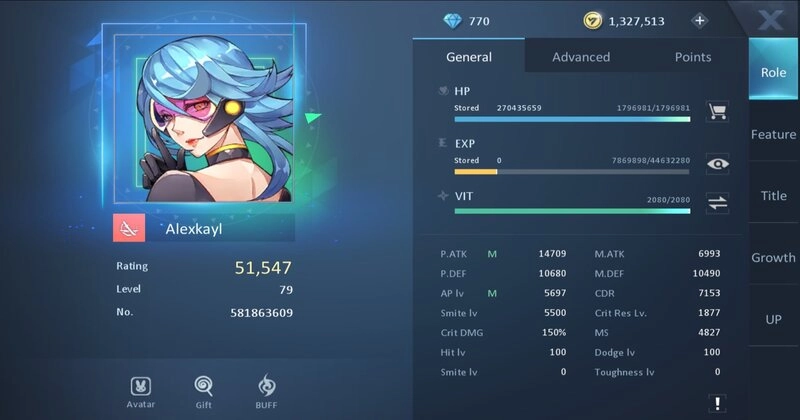Open the Title side tab
This screenshot has height=420, width=800.
point(773,196)
